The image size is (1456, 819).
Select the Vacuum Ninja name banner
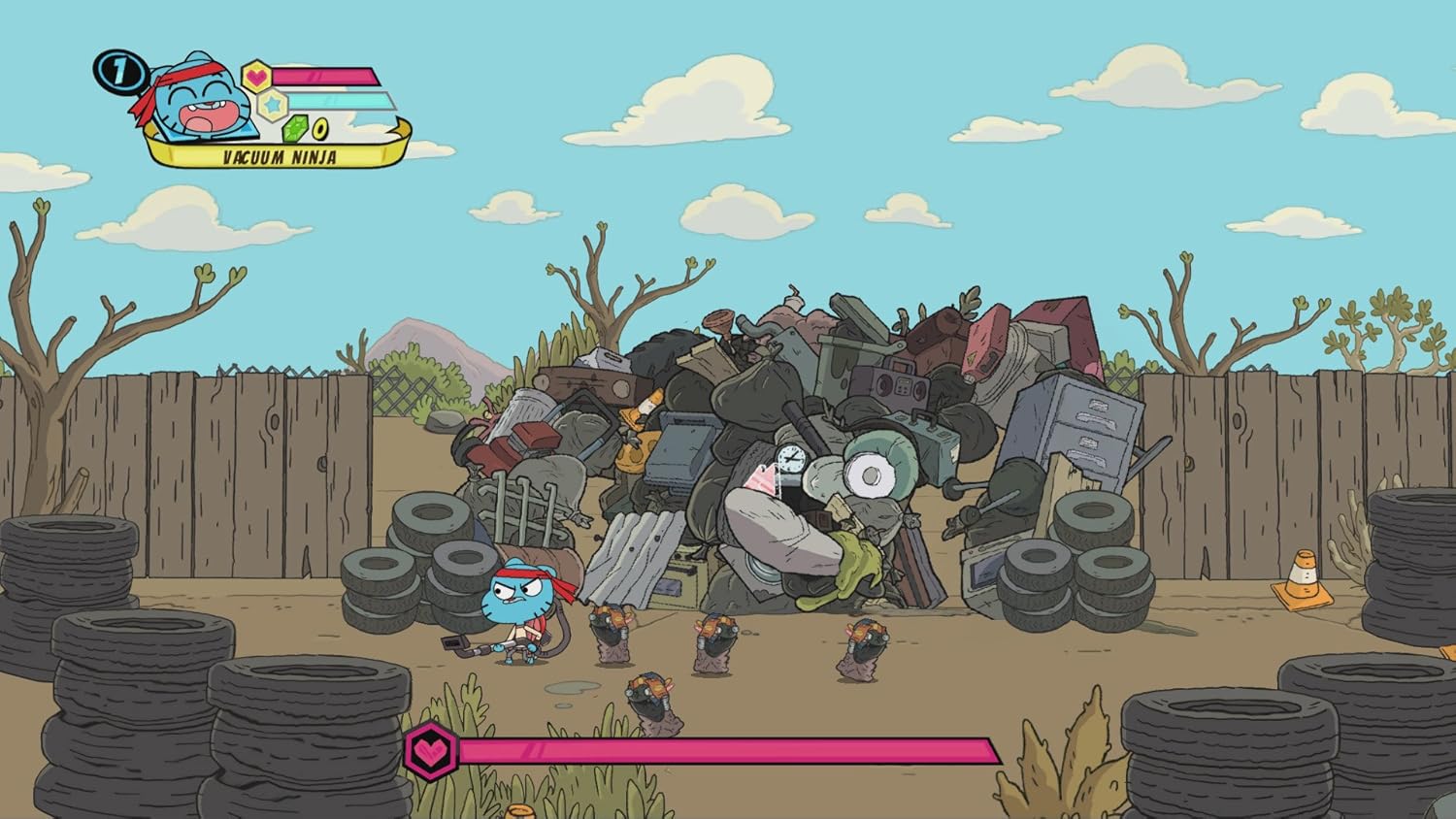tap(279, 155)
